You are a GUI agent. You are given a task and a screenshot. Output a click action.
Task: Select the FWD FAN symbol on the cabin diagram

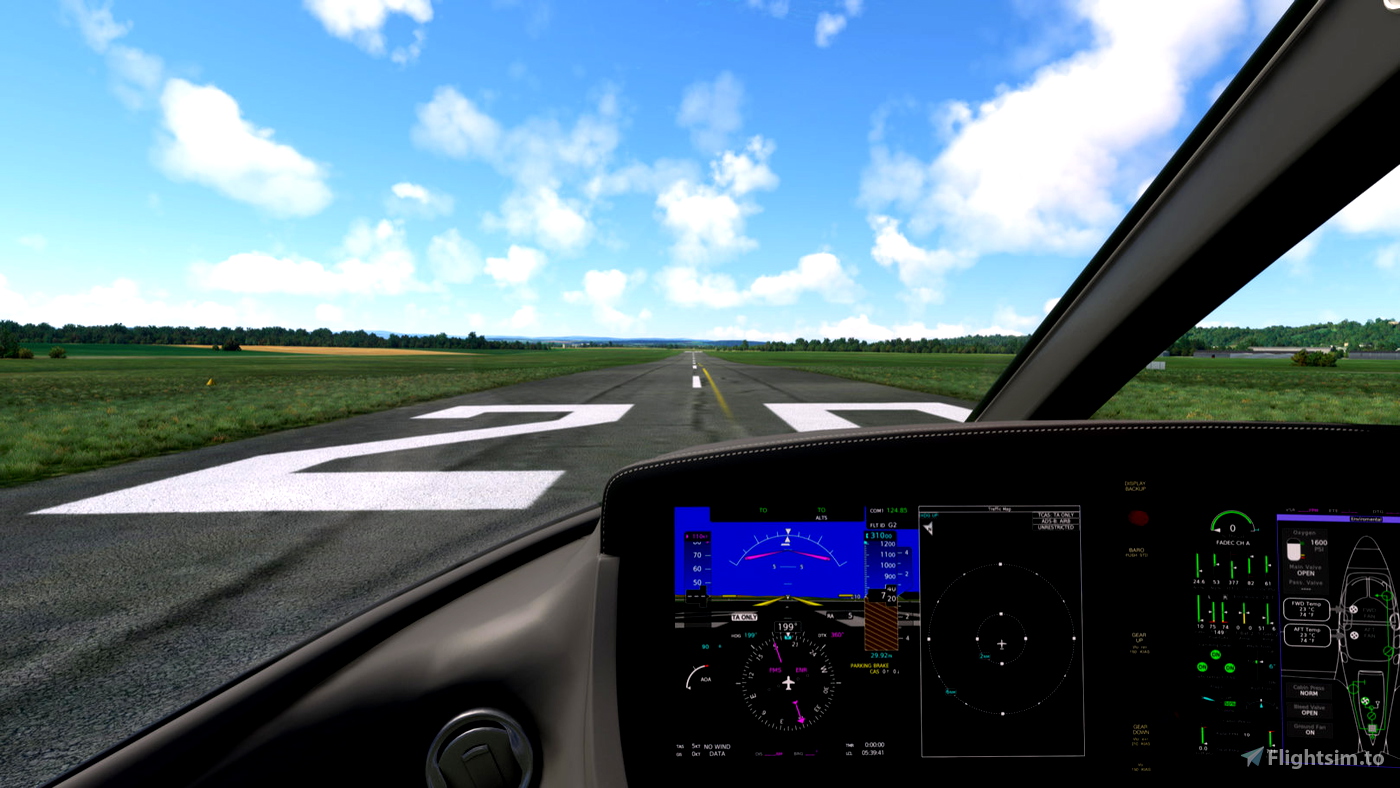point(1355,609)
